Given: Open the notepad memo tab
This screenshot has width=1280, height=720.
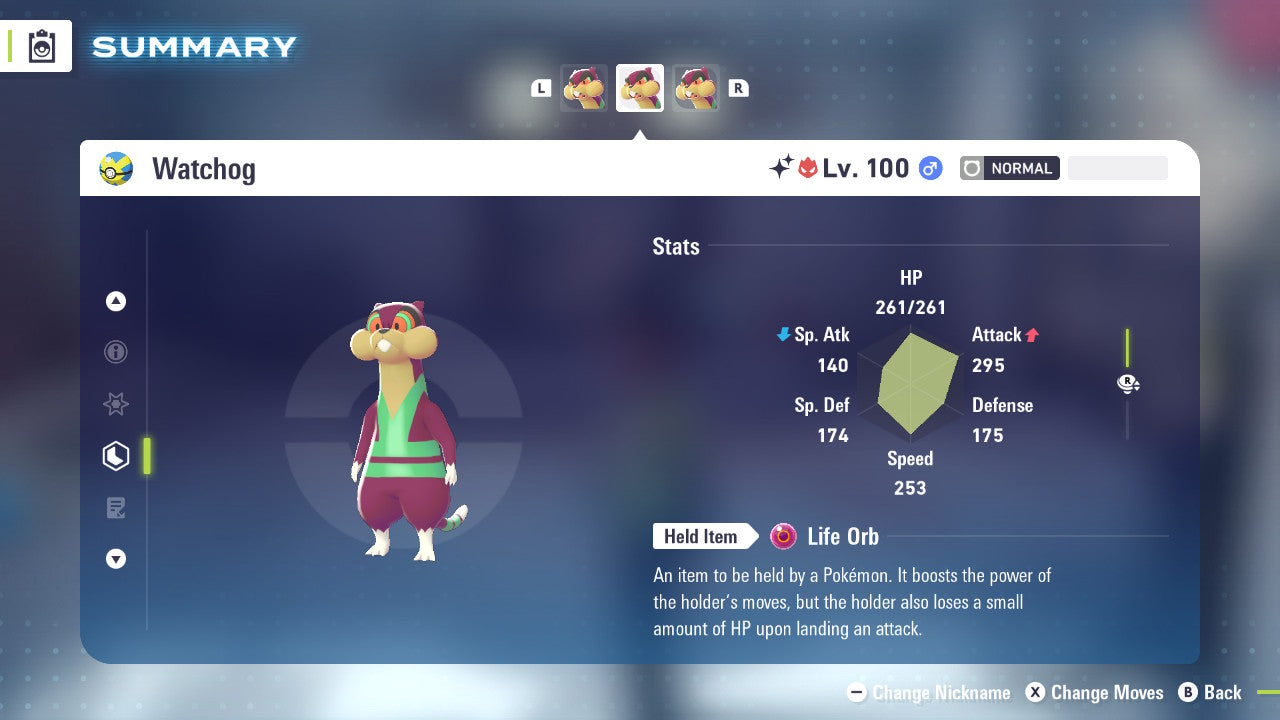Looking at the screenshot, I should pos(116,508).
